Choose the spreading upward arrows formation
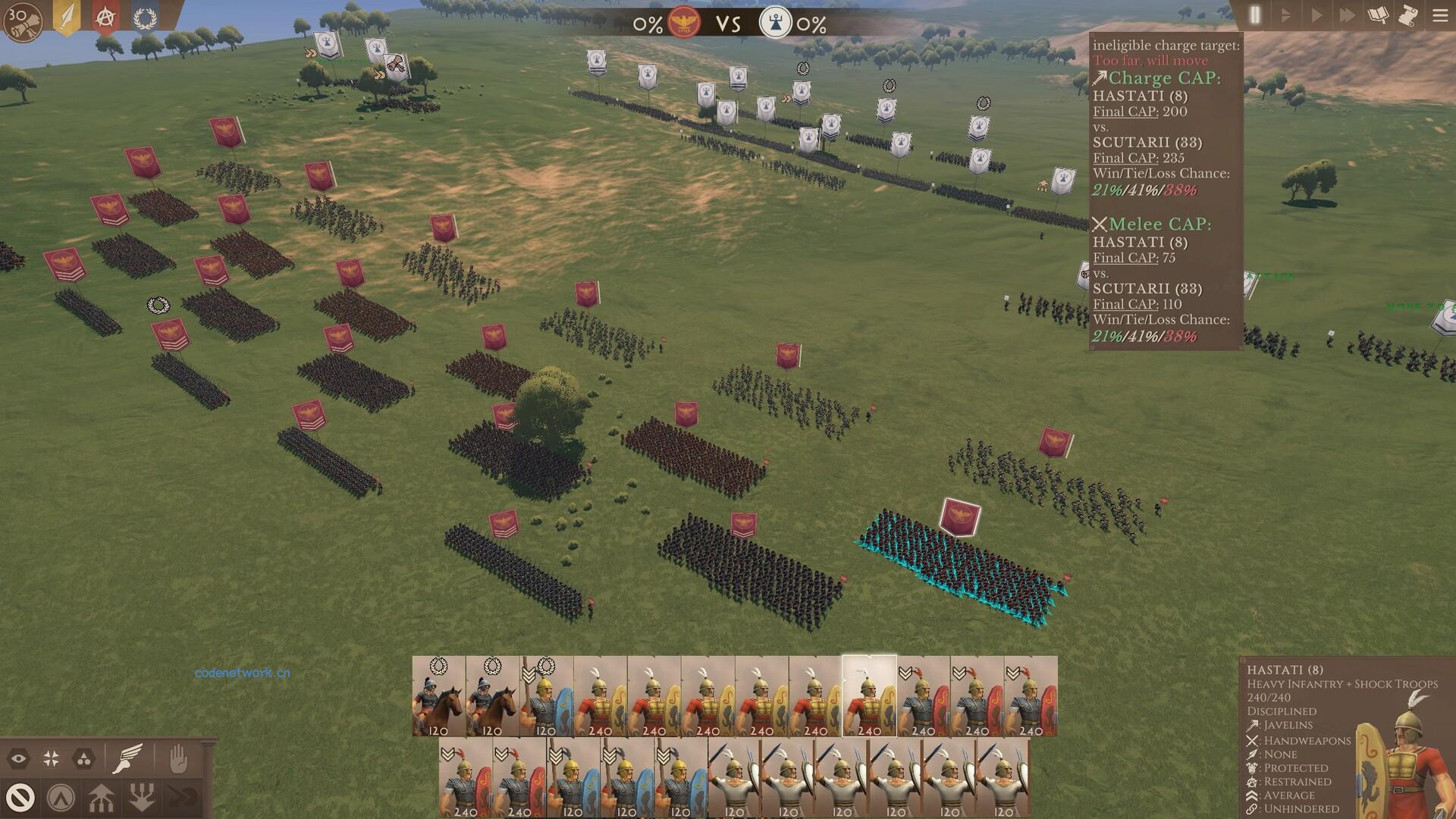 (101, 798)
